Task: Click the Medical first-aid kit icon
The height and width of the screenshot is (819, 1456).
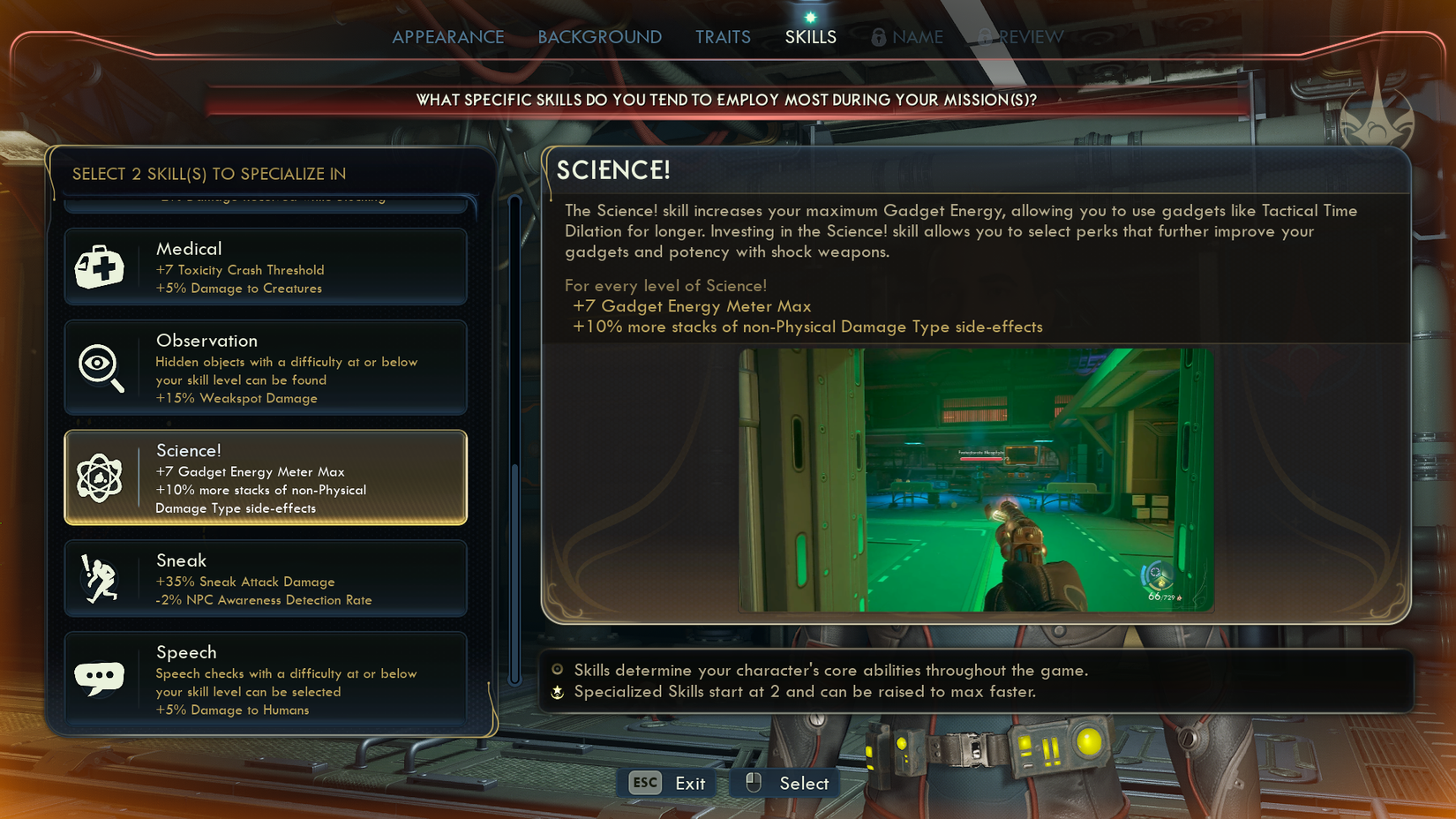Action: pos(100,267)
